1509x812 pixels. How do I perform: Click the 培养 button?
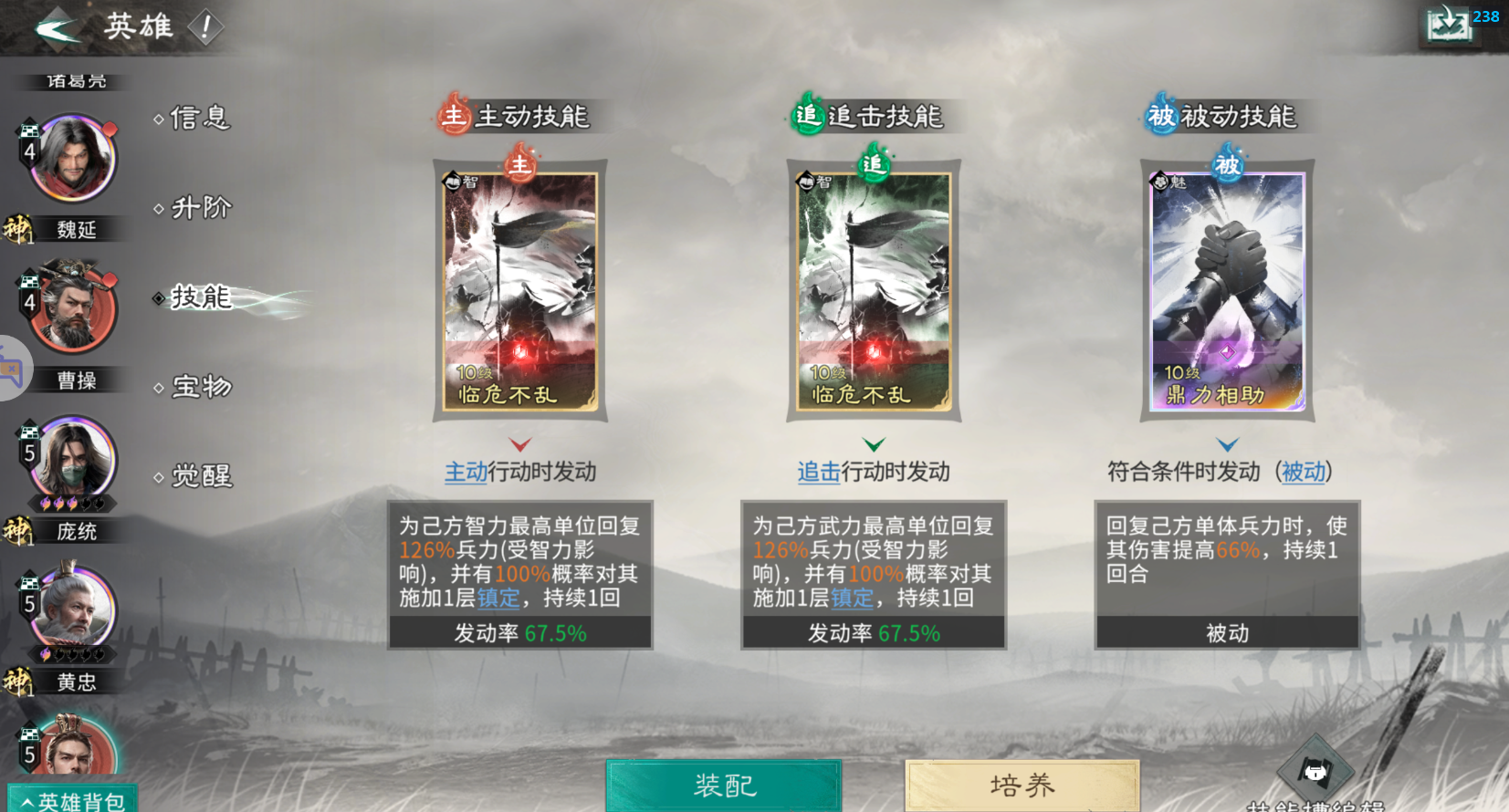coord(1022,785)
